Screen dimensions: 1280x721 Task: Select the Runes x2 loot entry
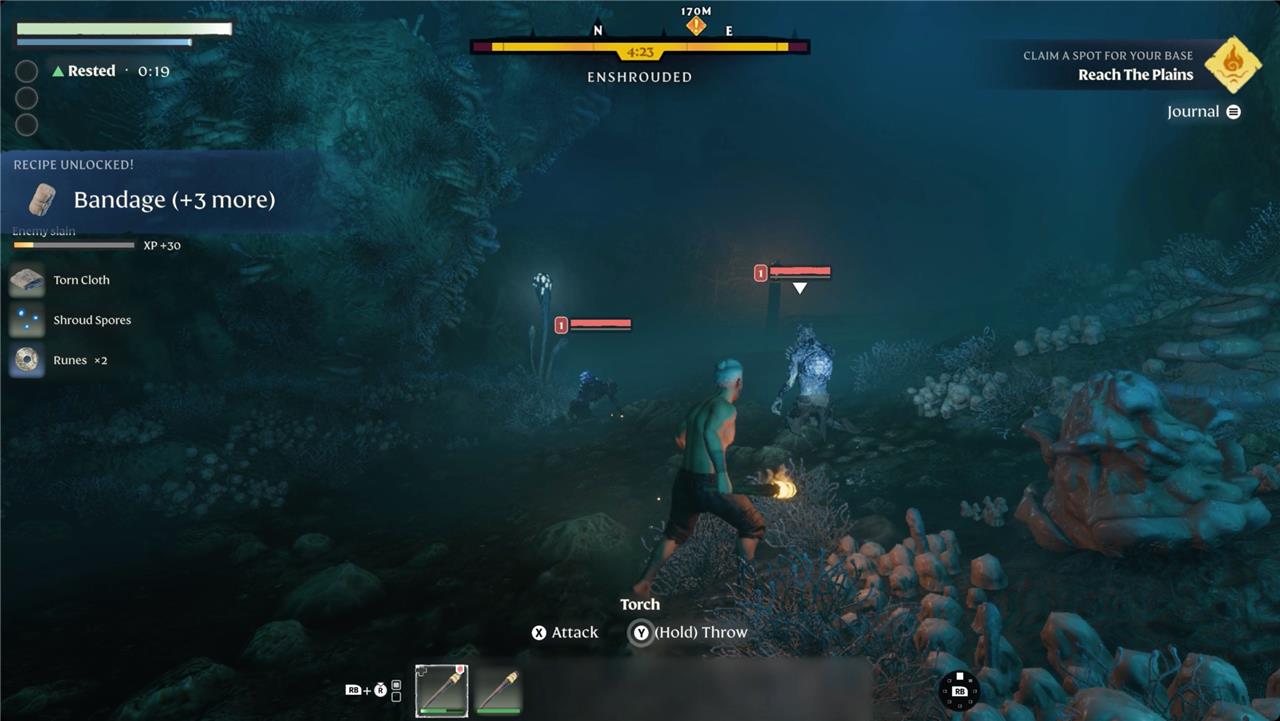click(x=79, y=360)
